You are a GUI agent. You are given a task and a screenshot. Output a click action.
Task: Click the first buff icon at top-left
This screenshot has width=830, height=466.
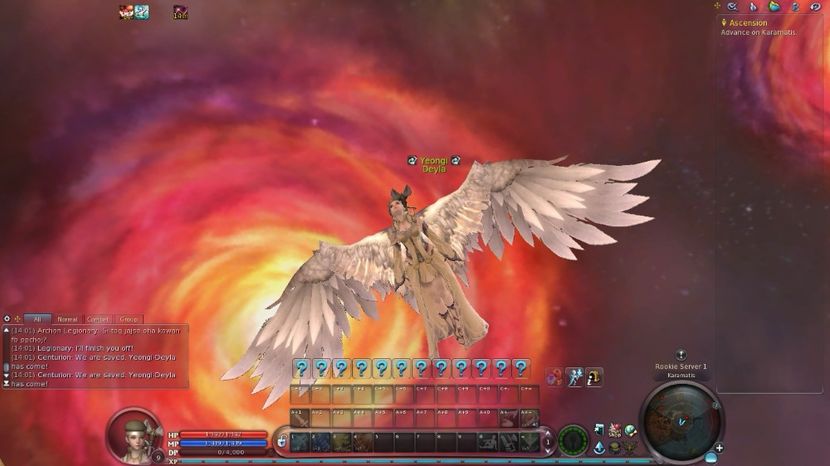coord(126,12)
